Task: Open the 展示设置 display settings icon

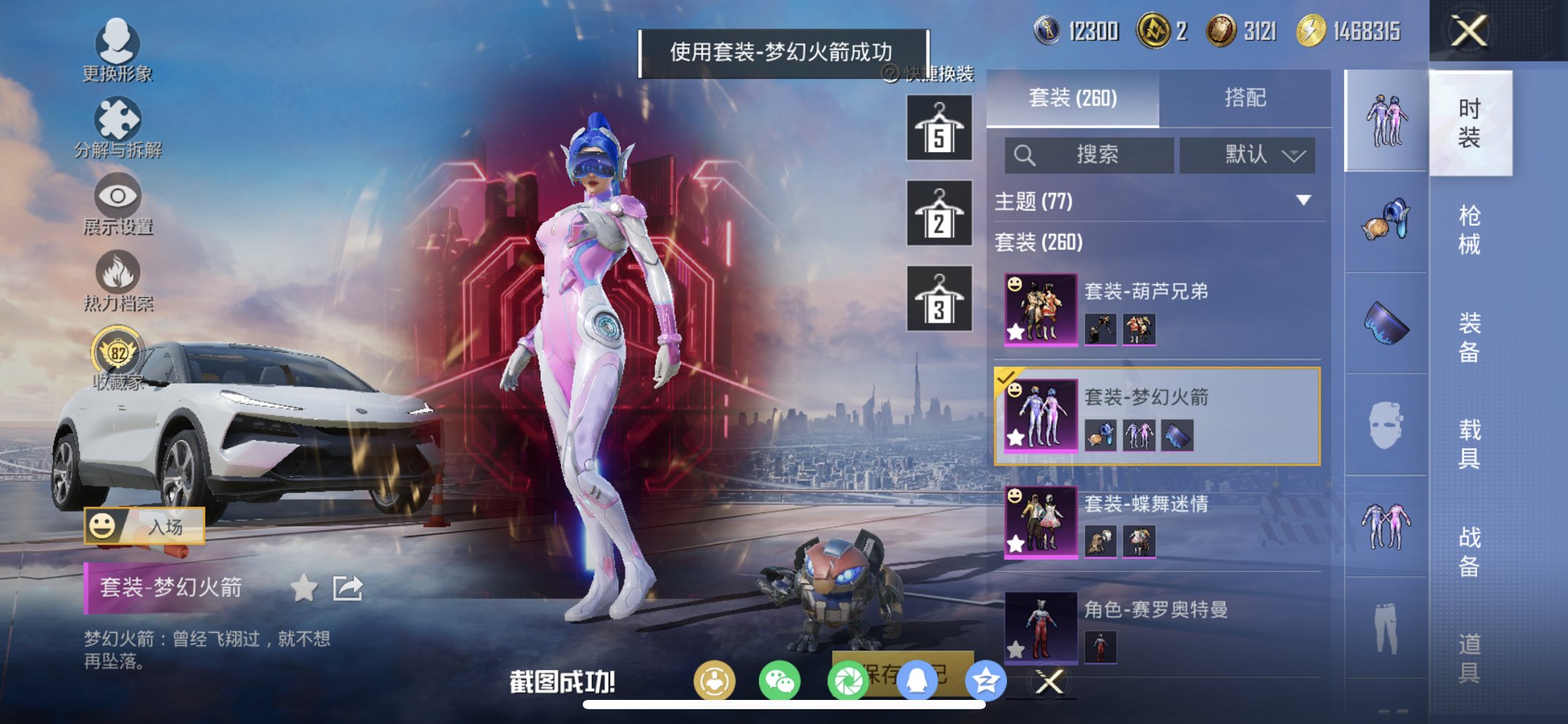Action: (x=119, y=197)
